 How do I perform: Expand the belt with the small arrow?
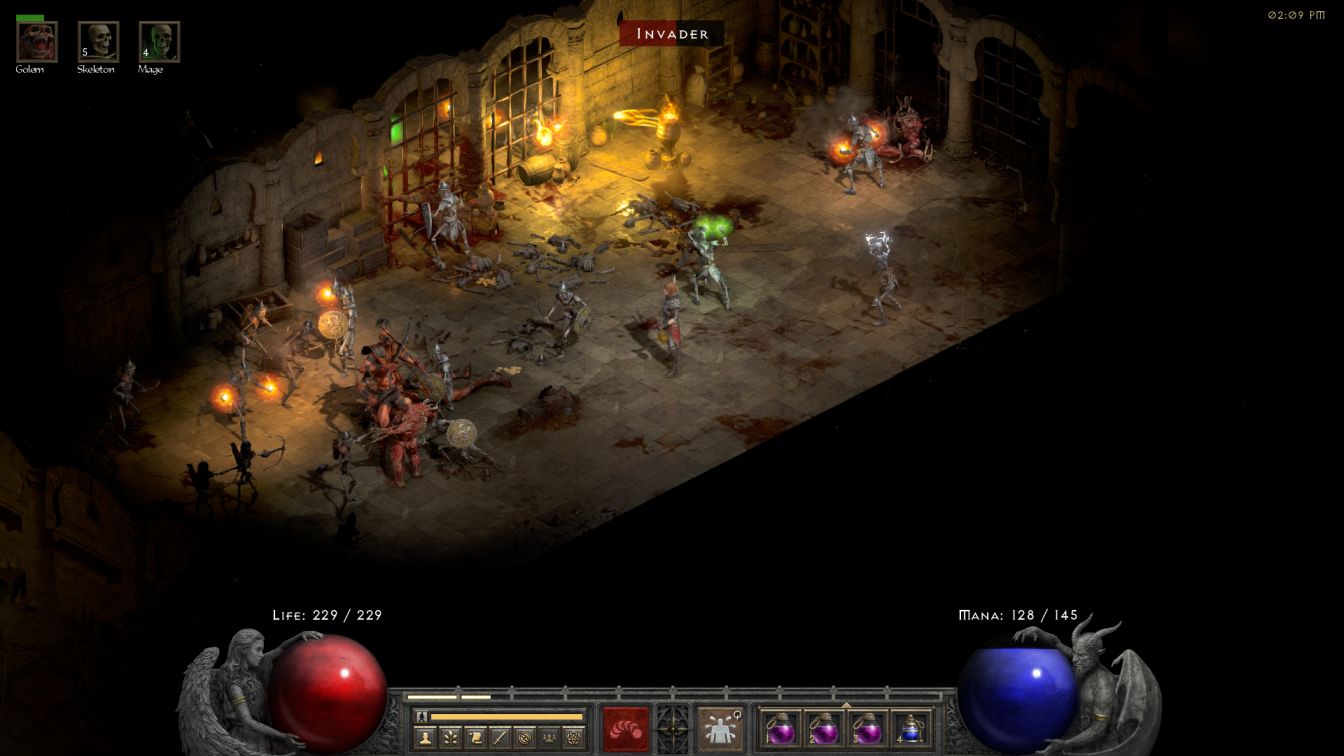click(x=846, y=705)
